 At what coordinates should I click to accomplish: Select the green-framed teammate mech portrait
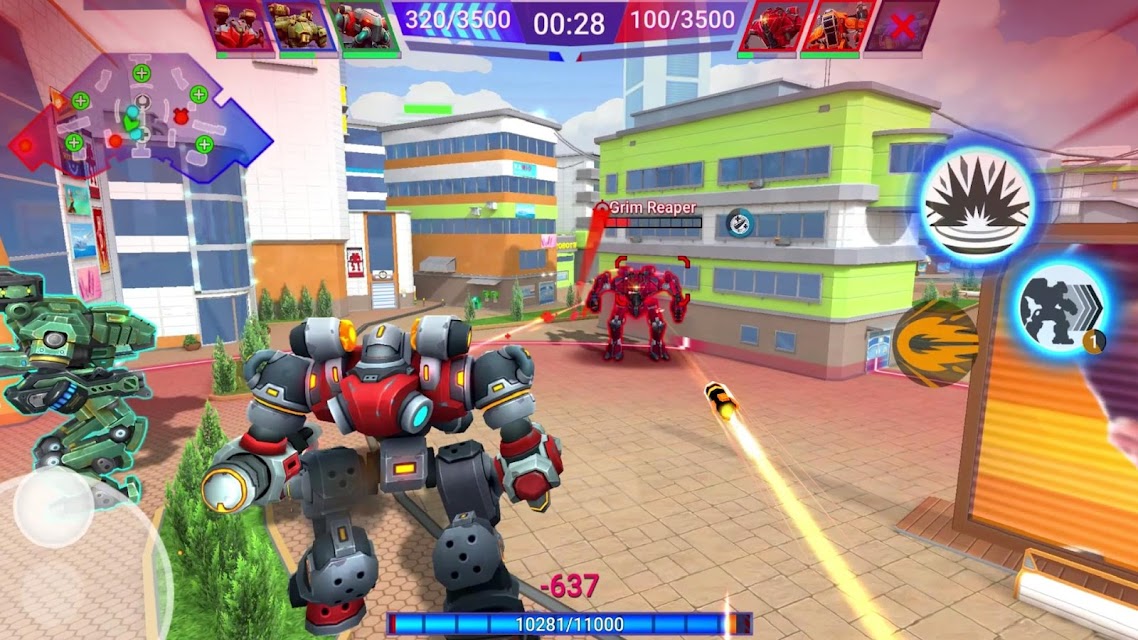tap(363, 26)
